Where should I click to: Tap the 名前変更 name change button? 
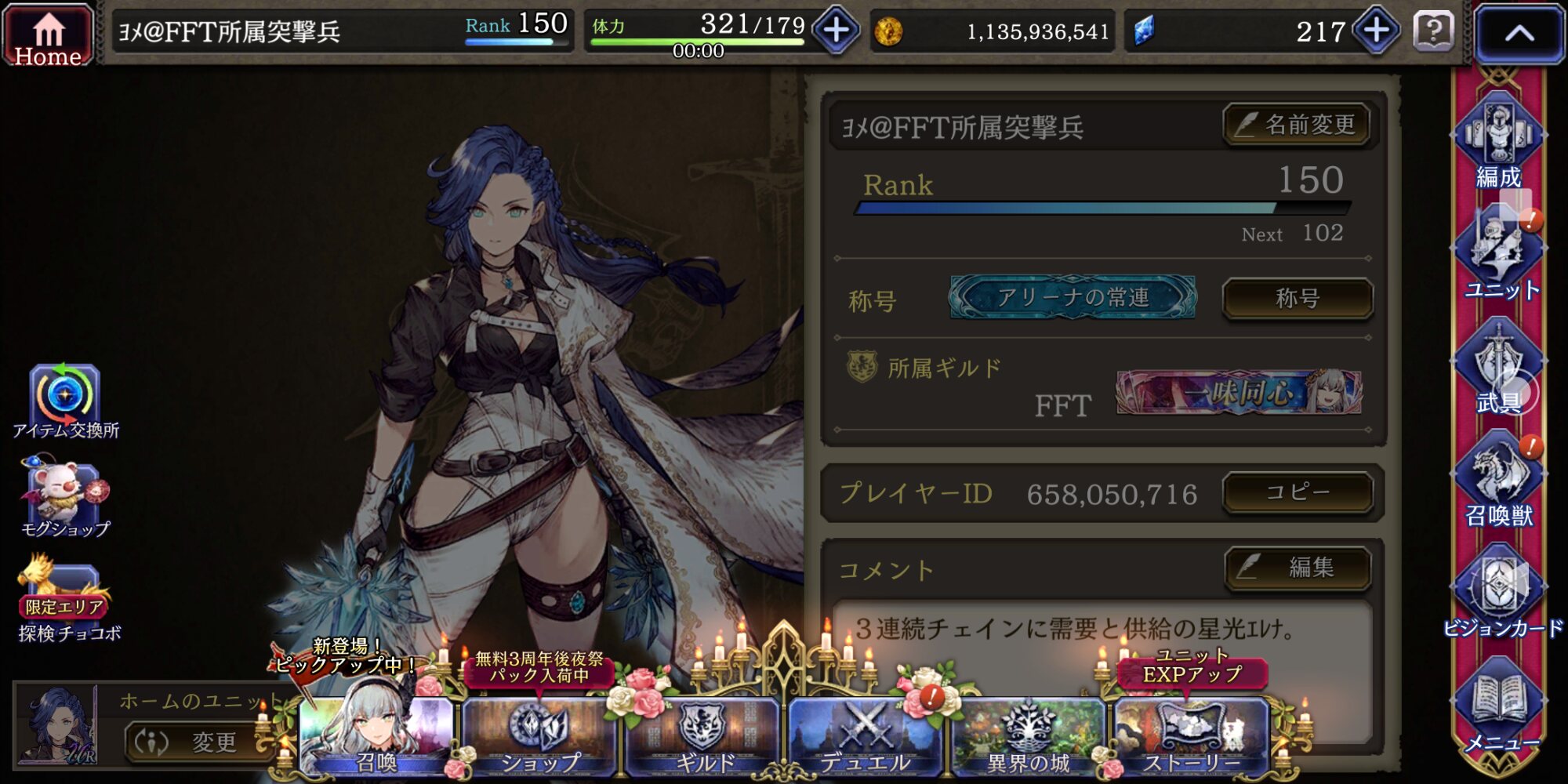pos(1296,125)
